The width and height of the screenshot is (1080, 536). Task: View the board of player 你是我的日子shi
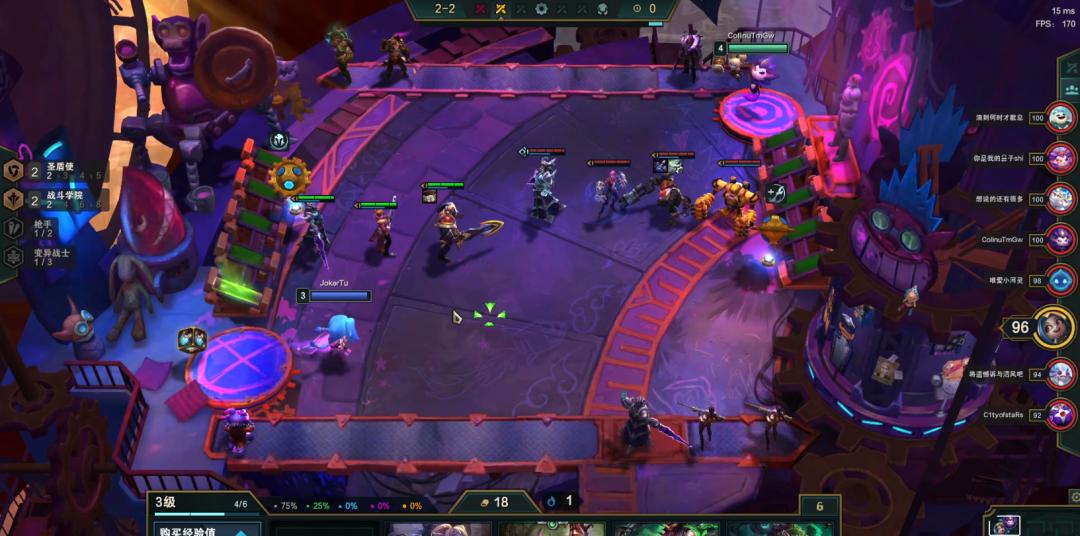(1059, 158)
